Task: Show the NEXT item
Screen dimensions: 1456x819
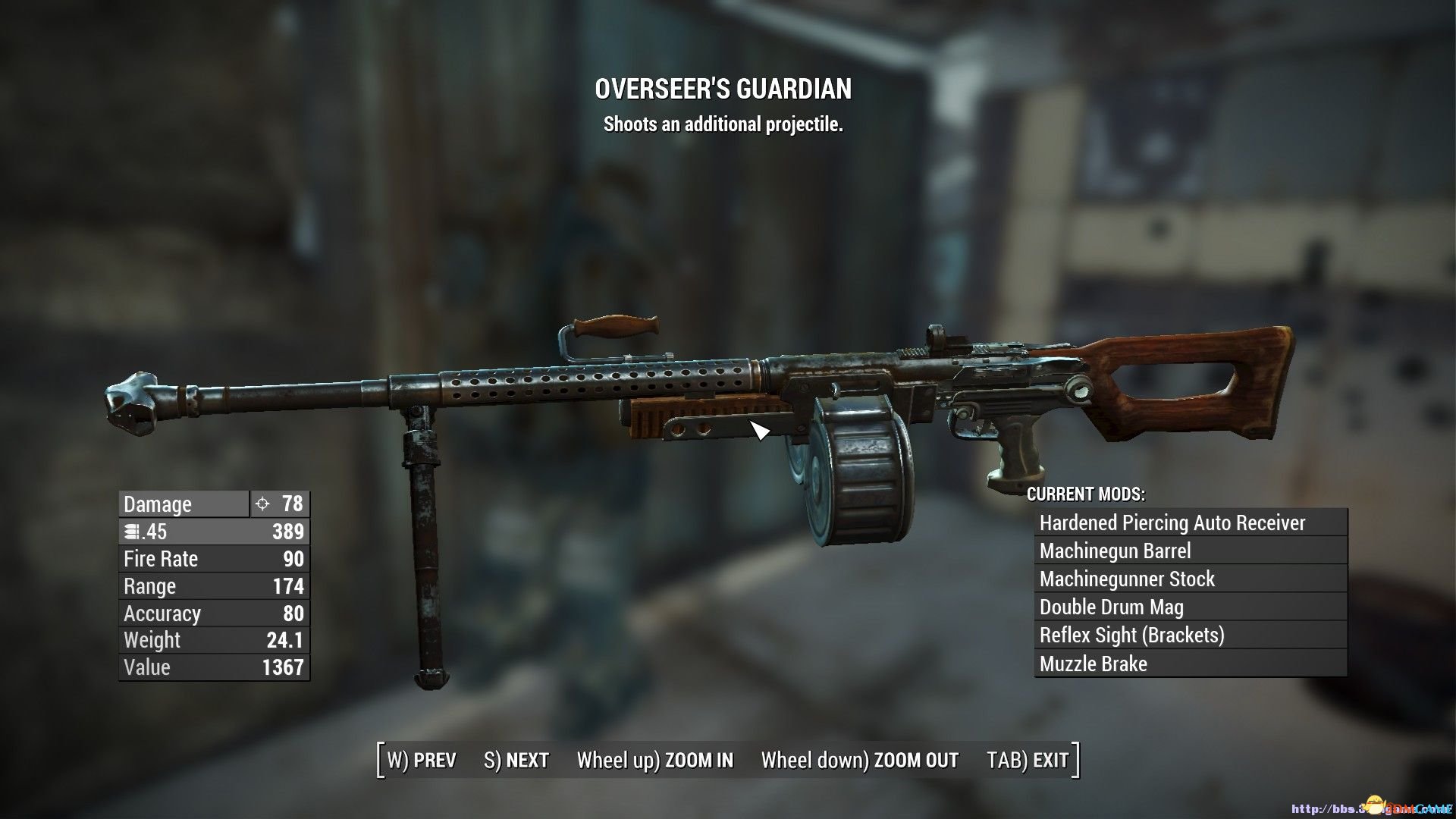Action: pos(516,760)
